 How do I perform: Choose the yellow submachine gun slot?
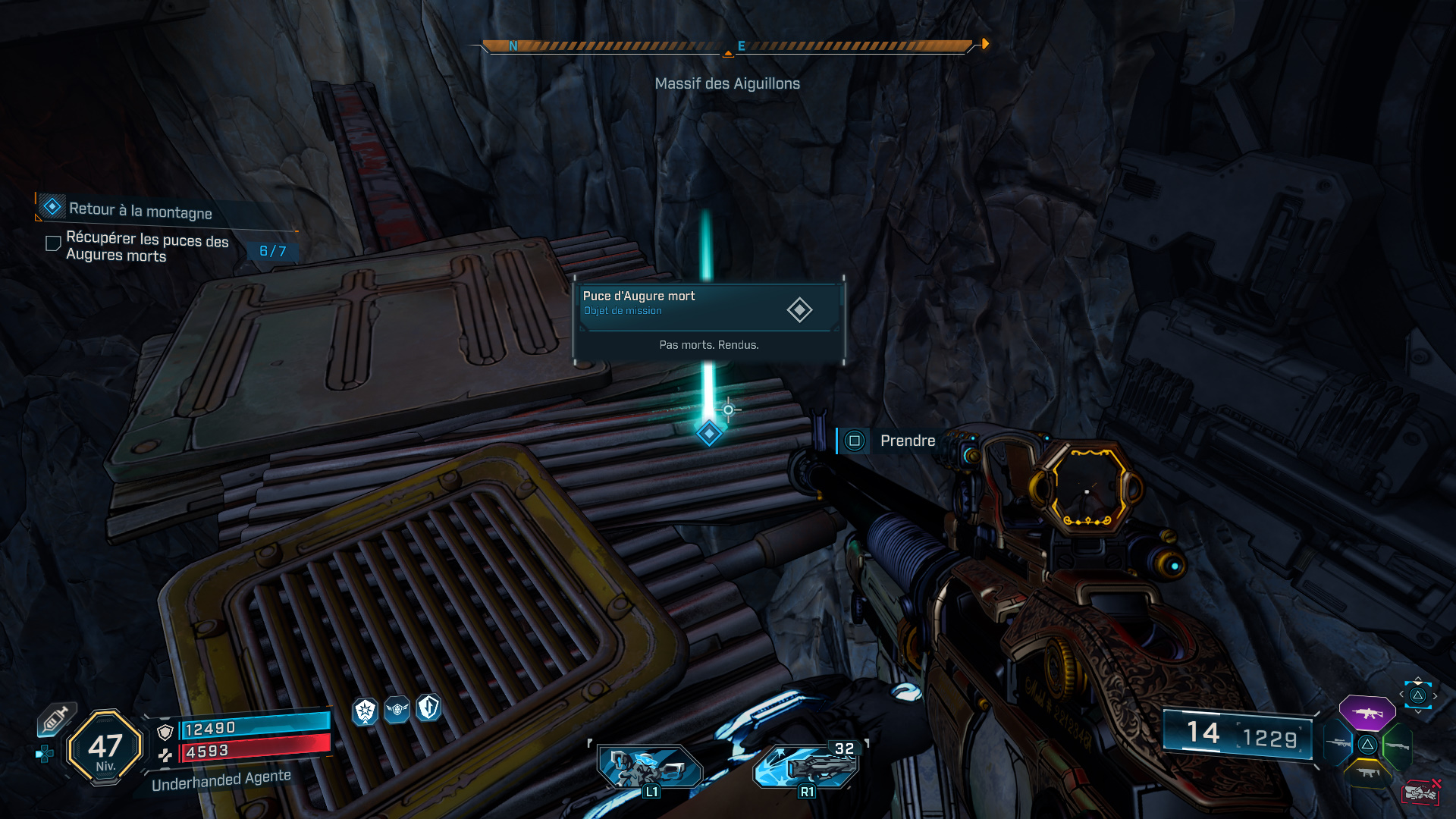1367,773
